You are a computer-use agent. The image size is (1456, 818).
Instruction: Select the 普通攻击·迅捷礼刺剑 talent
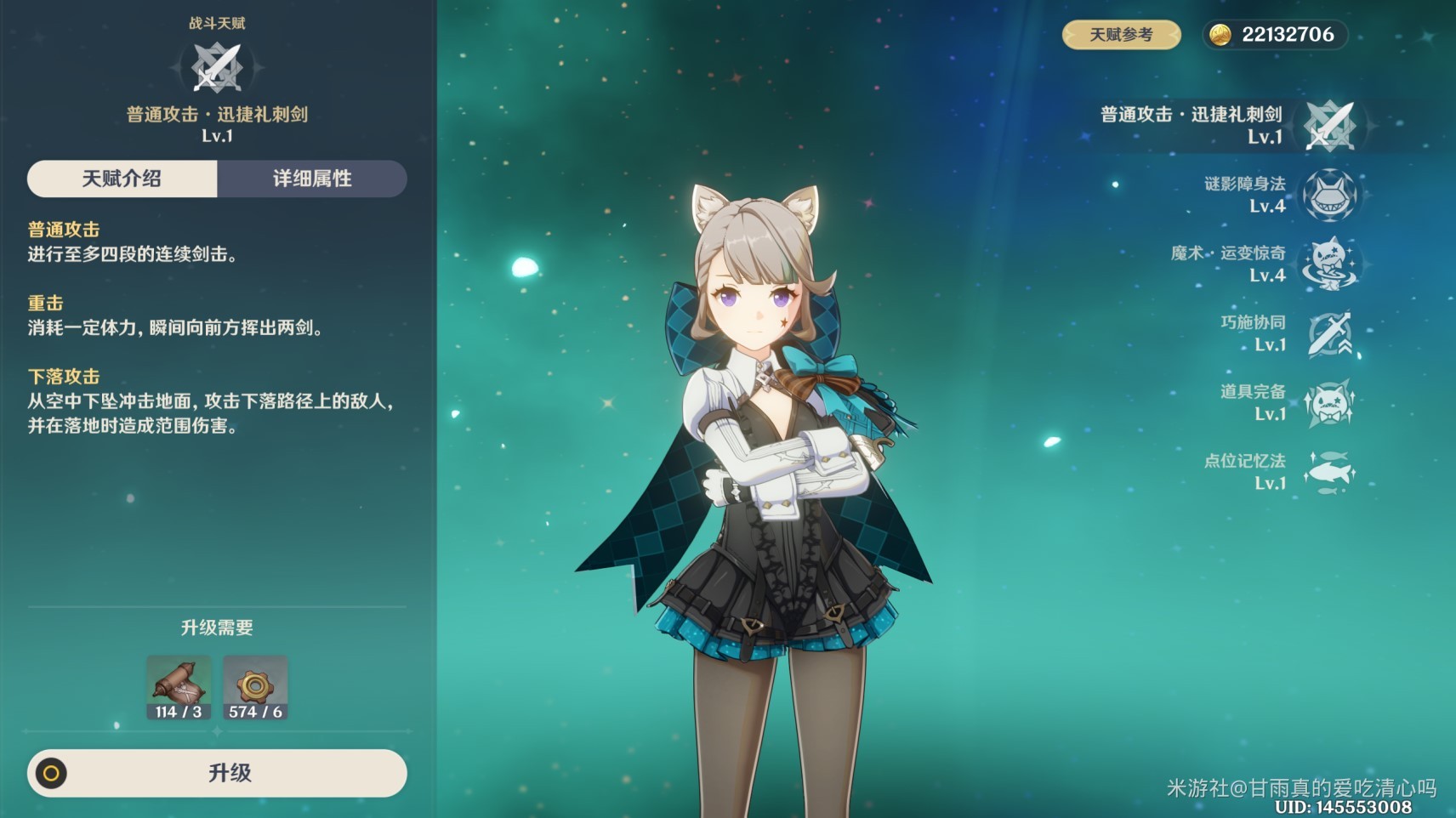pos(1329,125)
